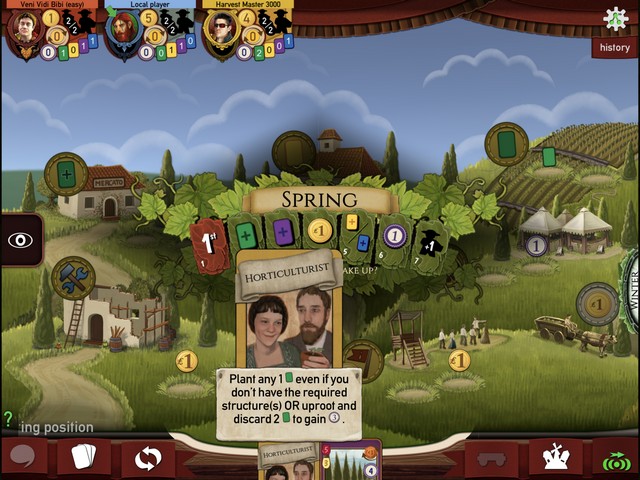Image resolution: width=640 pixels, height=480 pixels.
Task: Open the chat speech bubble
Action: click(x=23, y=458)
